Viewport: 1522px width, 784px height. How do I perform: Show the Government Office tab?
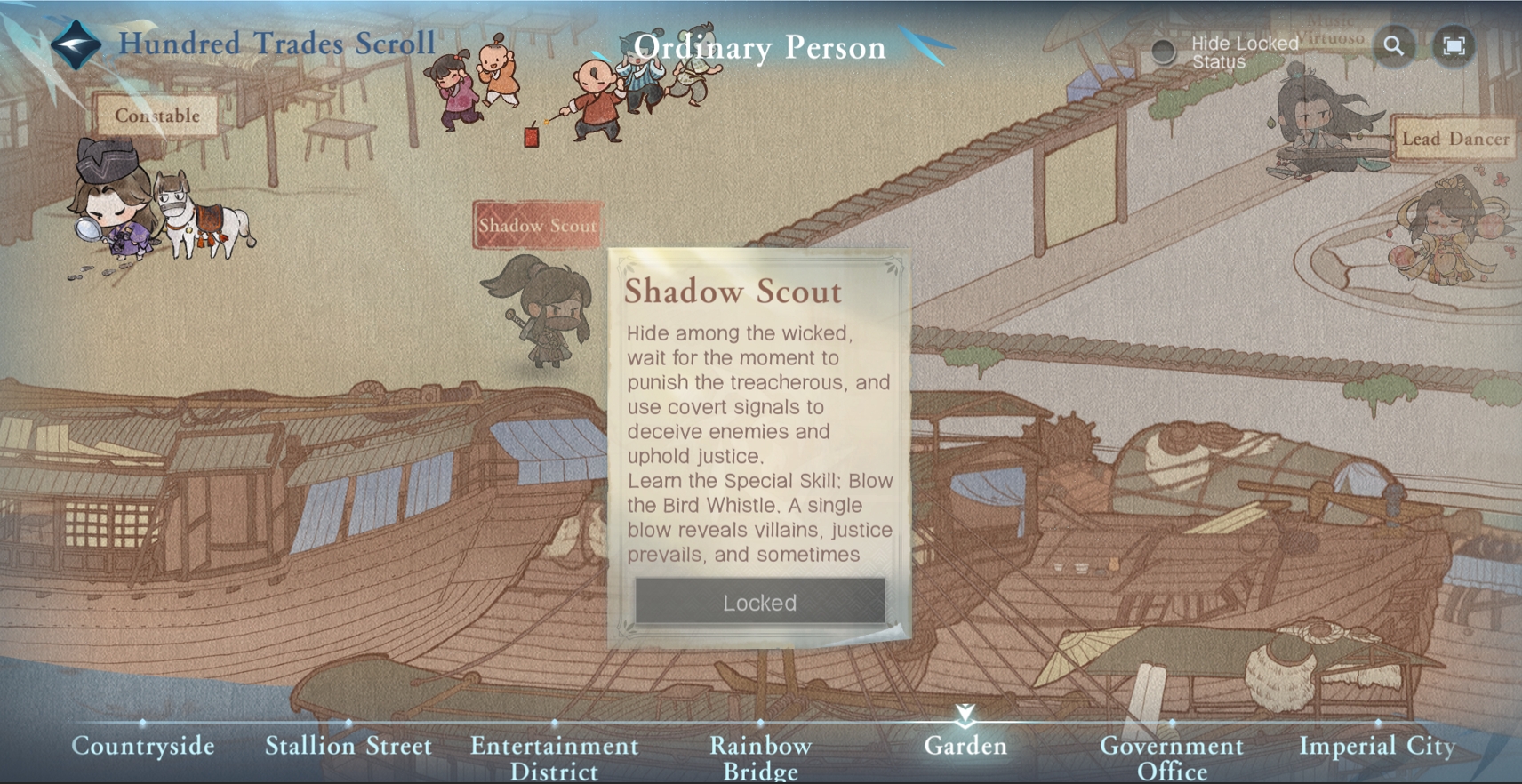1172,756
